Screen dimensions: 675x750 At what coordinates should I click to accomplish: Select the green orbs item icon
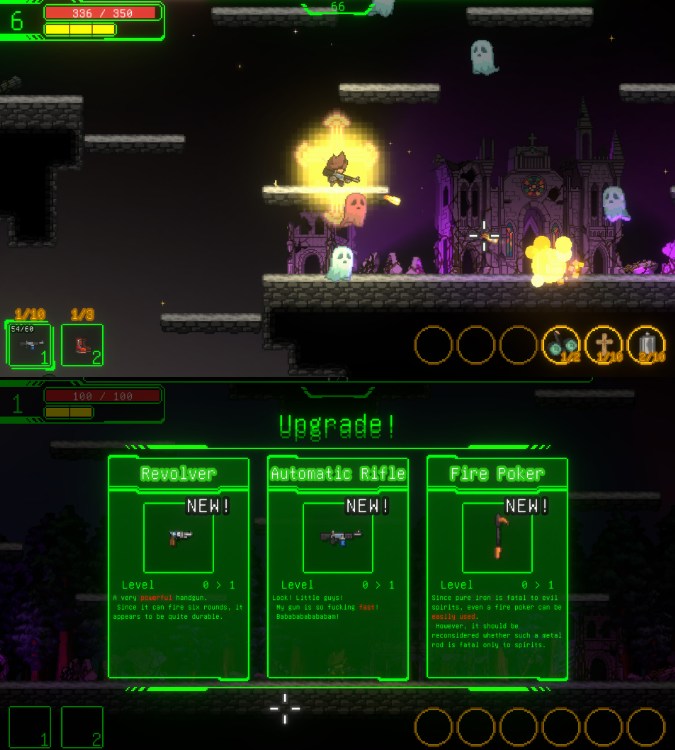(561, 345)
